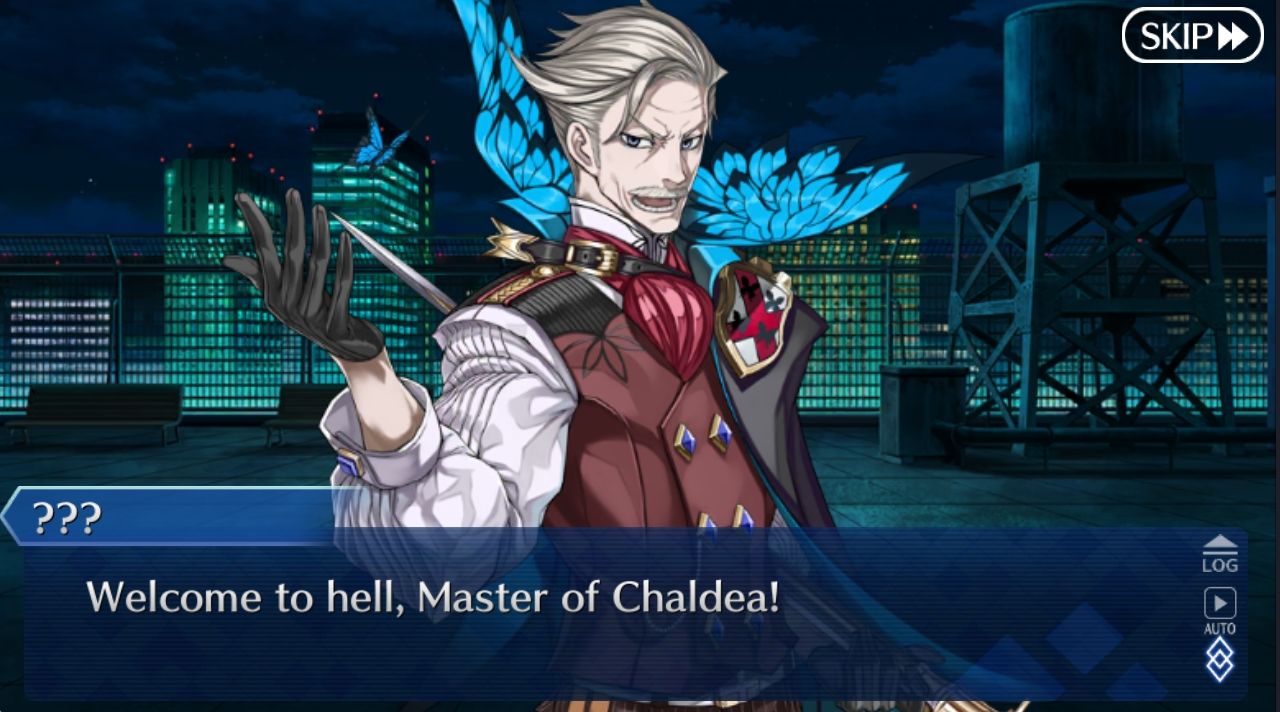The height and width of the screenshot is (712, 1280).
Task: Toggle AUTO dialogue playback
Action: 1219,610
